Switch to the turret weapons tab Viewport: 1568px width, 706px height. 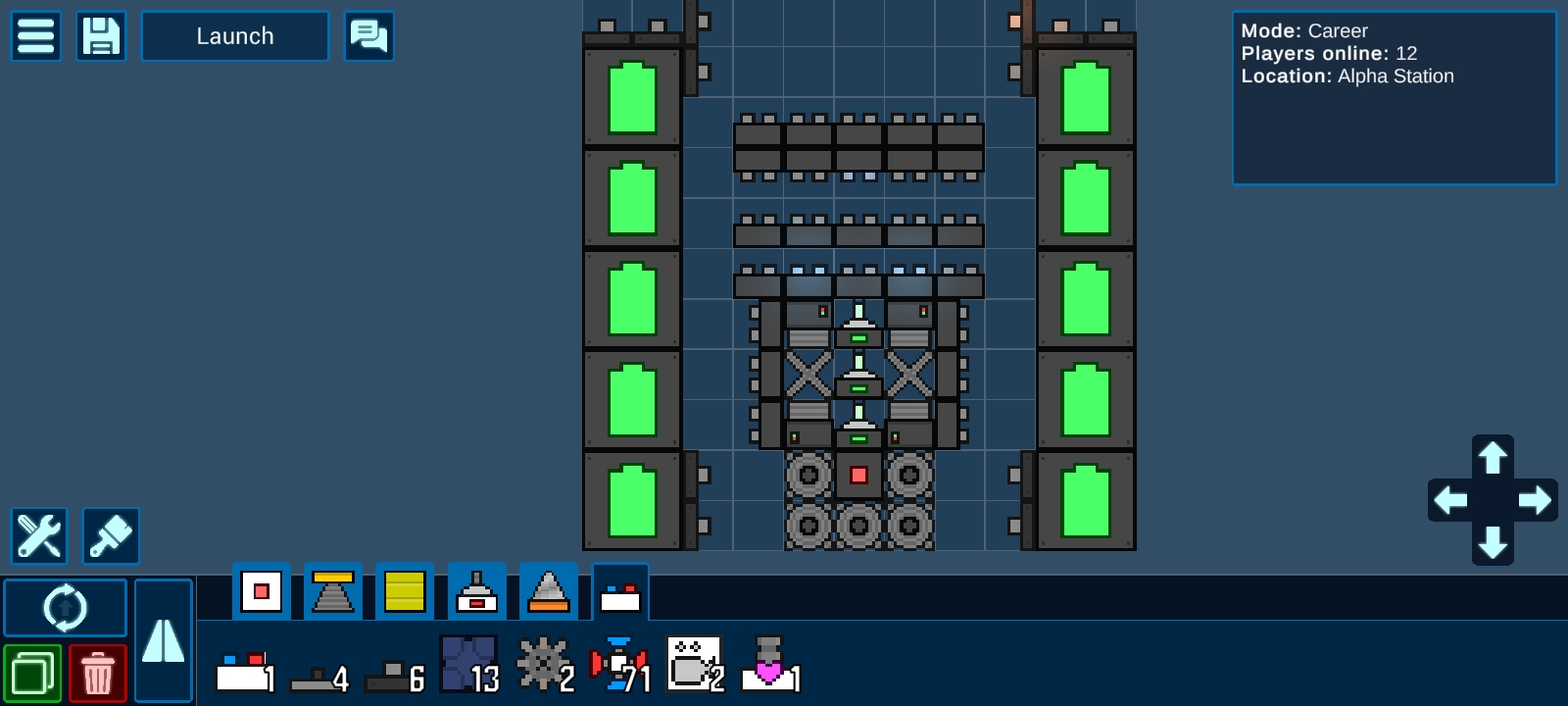point(477,591)
